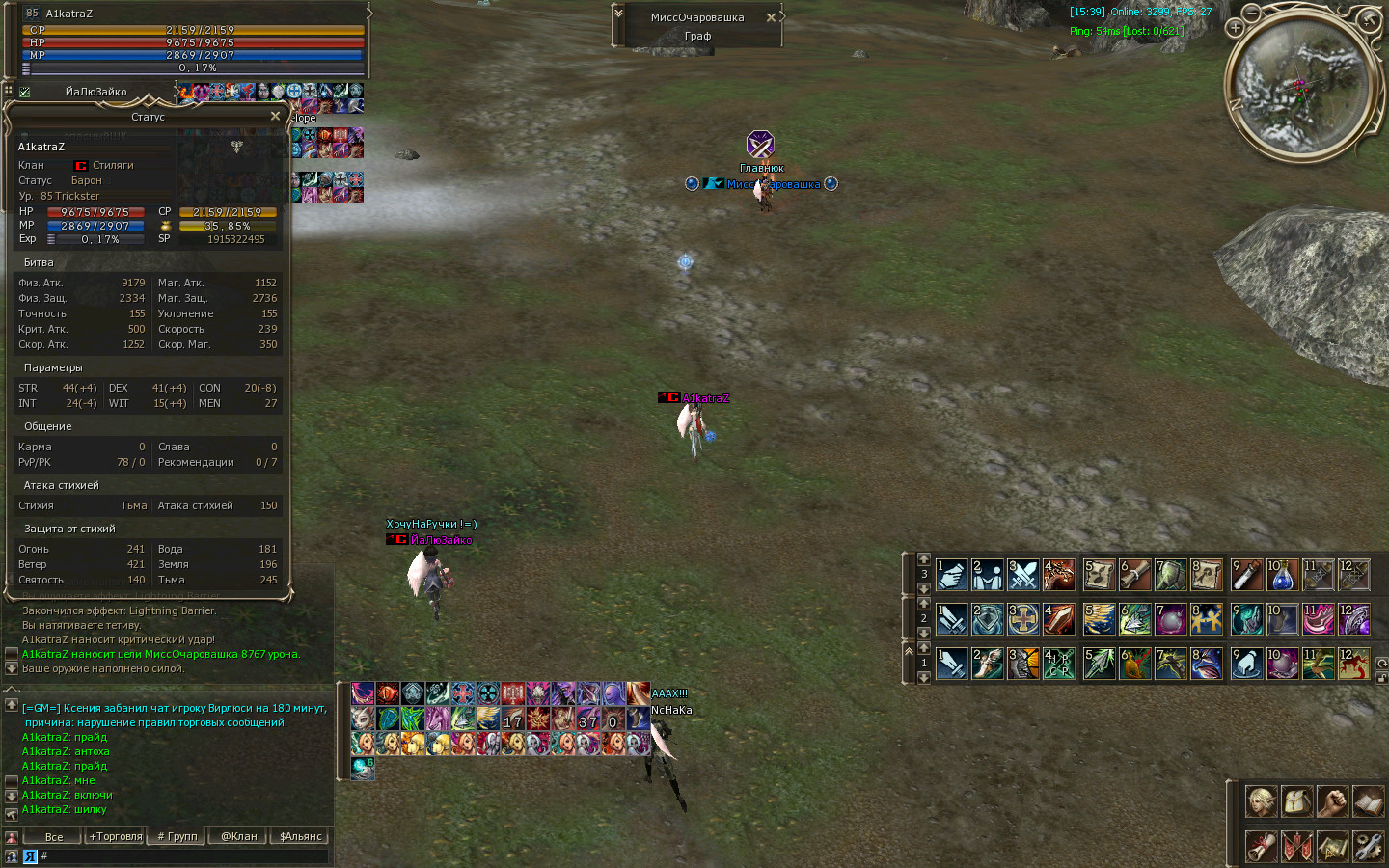Open the inventory bag icon
This screenshot has height=868, width=1389.
[x=1296, y=801]
